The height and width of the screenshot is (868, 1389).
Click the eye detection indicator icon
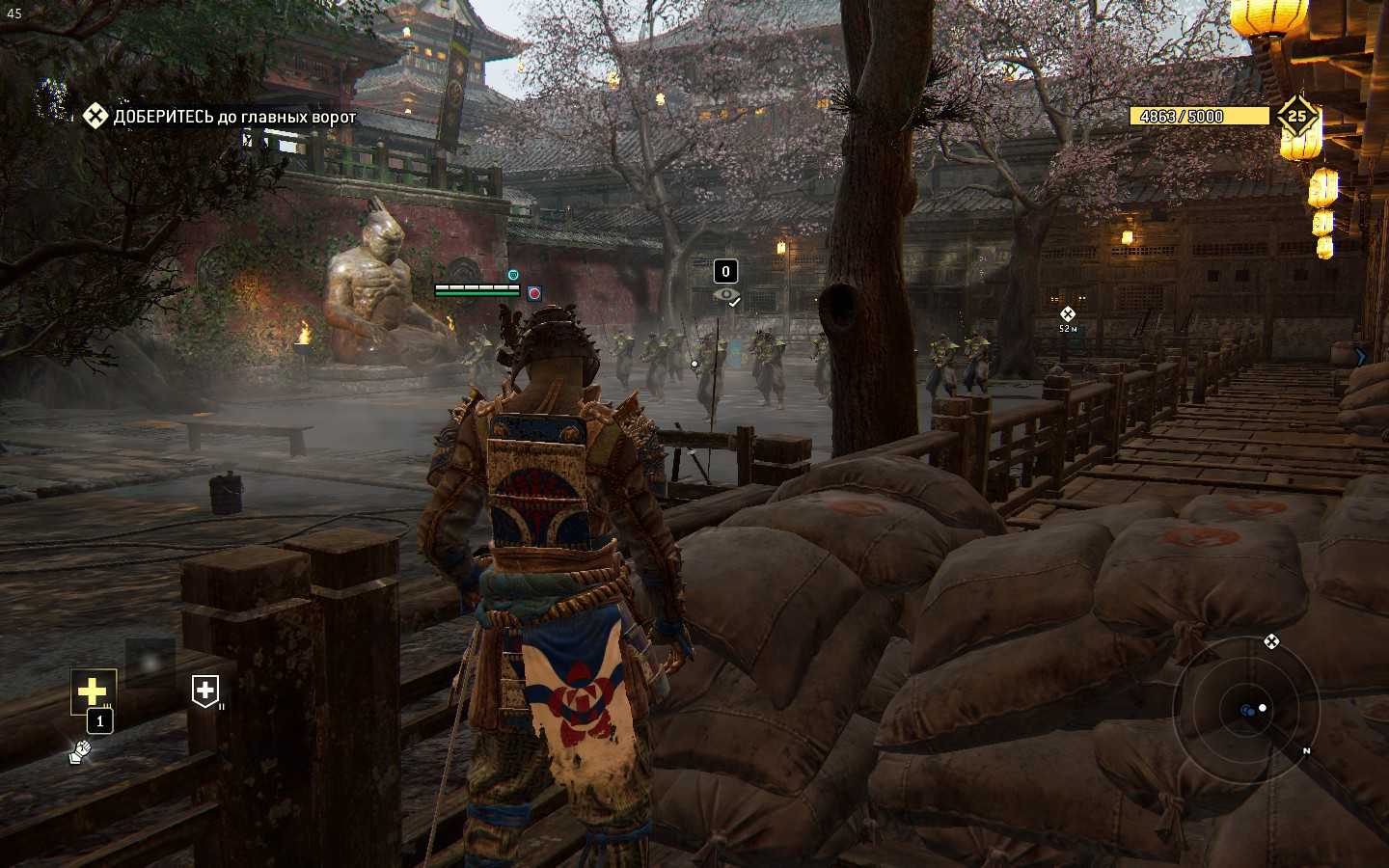(726, 295)
